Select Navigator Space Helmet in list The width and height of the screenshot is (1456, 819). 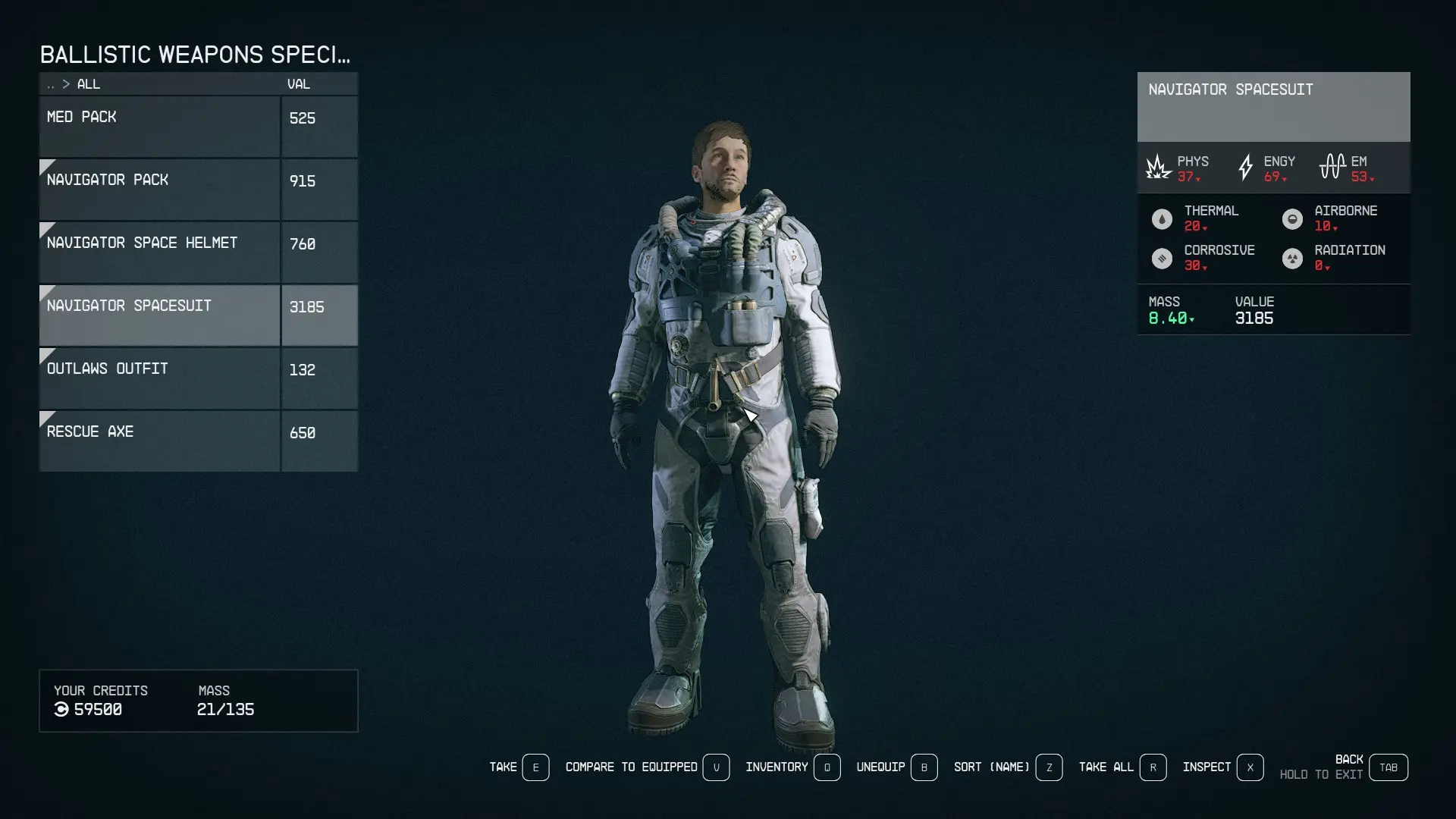tap(159, 252)
